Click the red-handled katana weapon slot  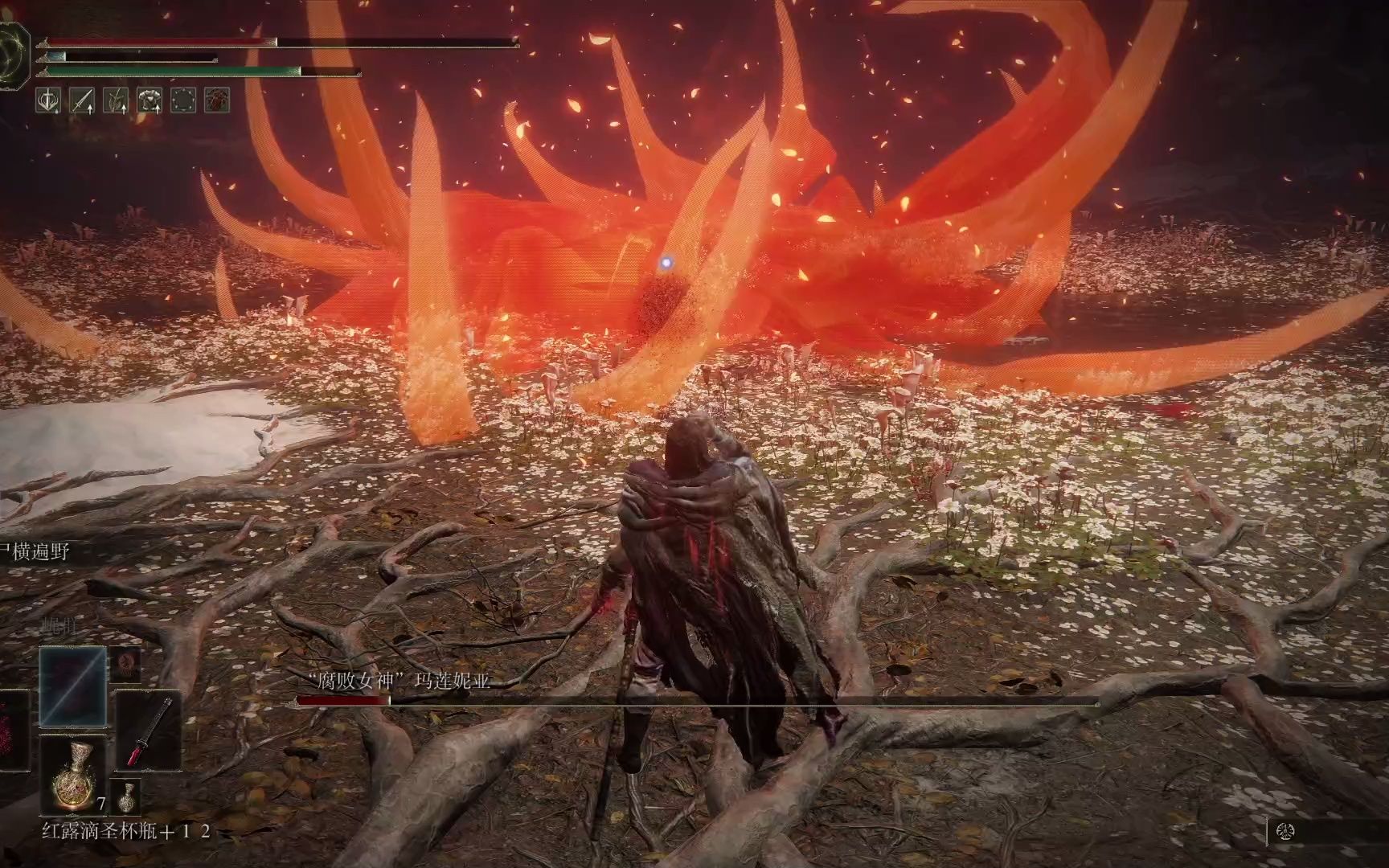[148, 731]
